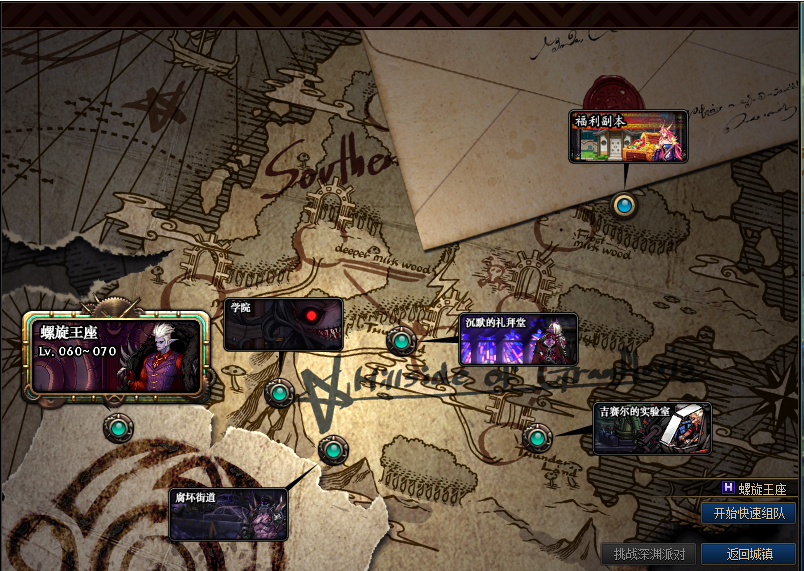Select the map node above 腐坏街道
804x571 pixels.
(x=333, y=450)
